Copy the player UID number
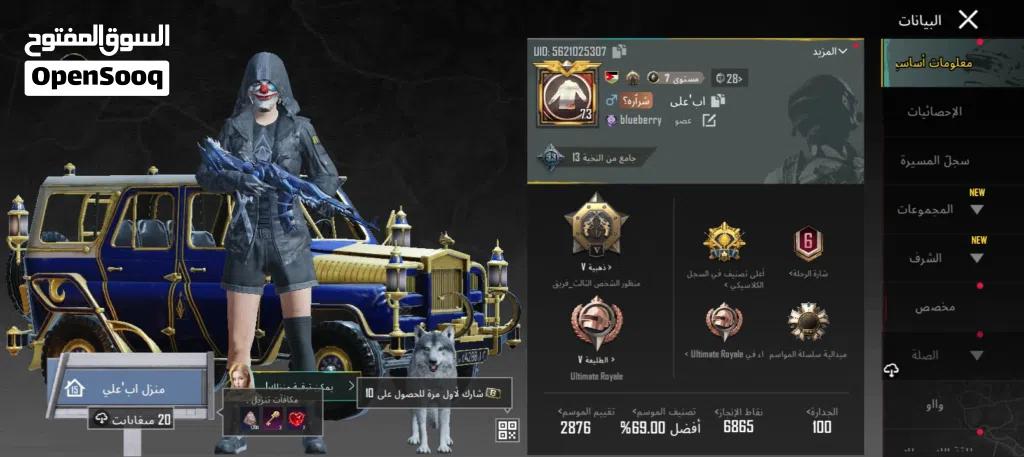Viewport: 1024px width, 457px height. [620, 50]
